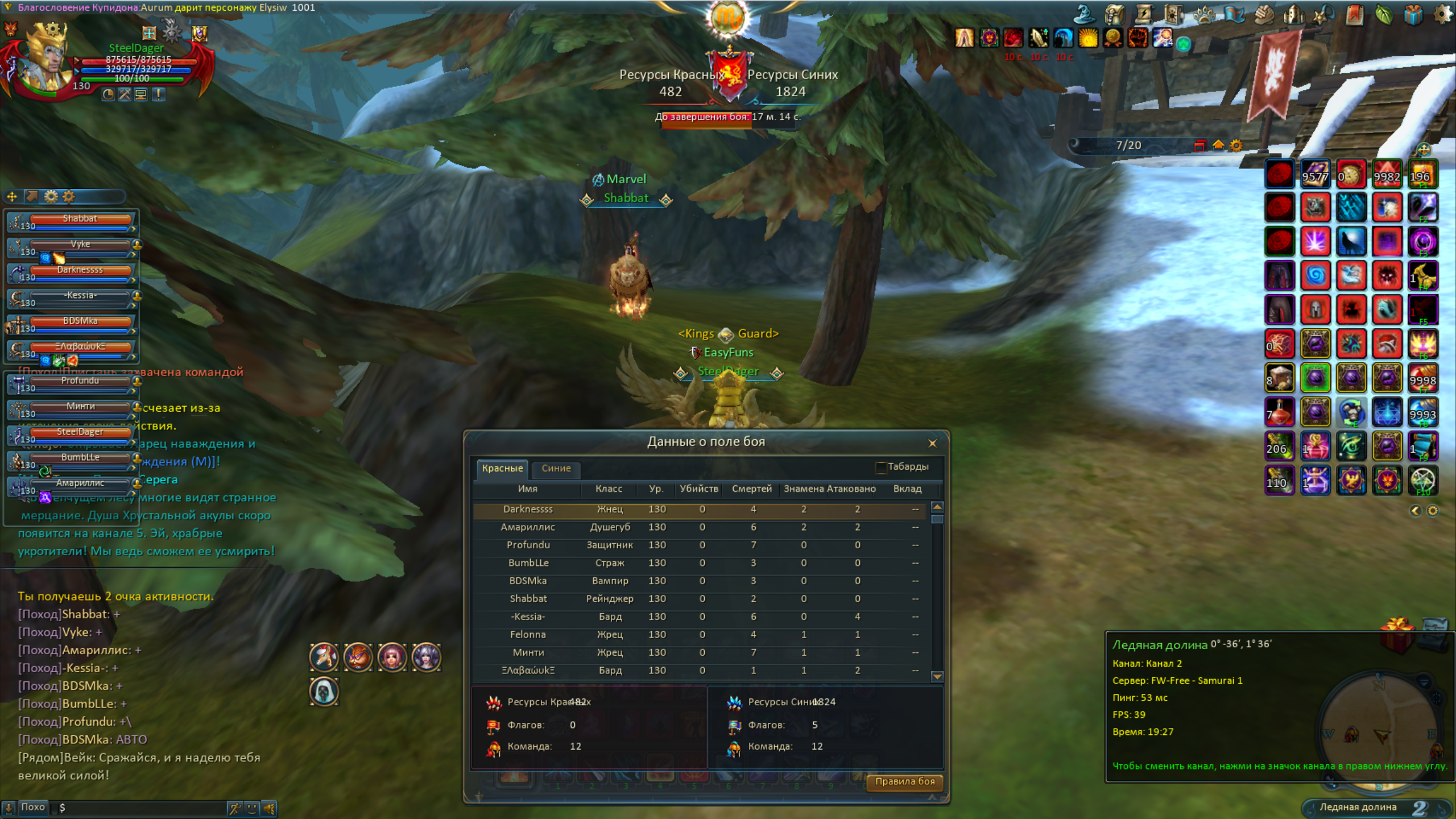Switch to the Синие team tab
The width and height of the screenshot is (1456, 819).
(x=556, y=468)
